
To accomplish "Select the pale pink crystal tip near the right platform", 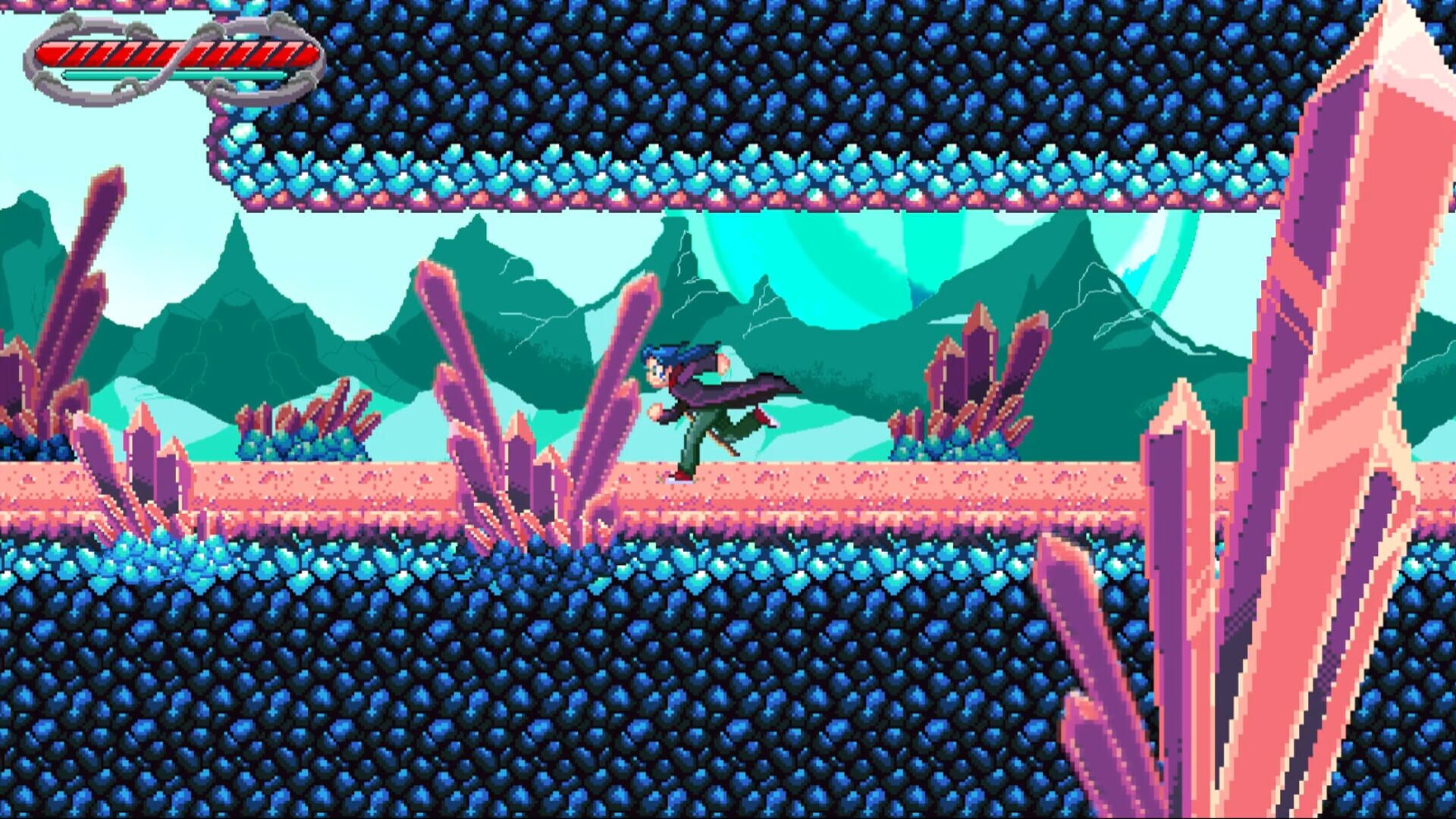I will pos(1181,394).
